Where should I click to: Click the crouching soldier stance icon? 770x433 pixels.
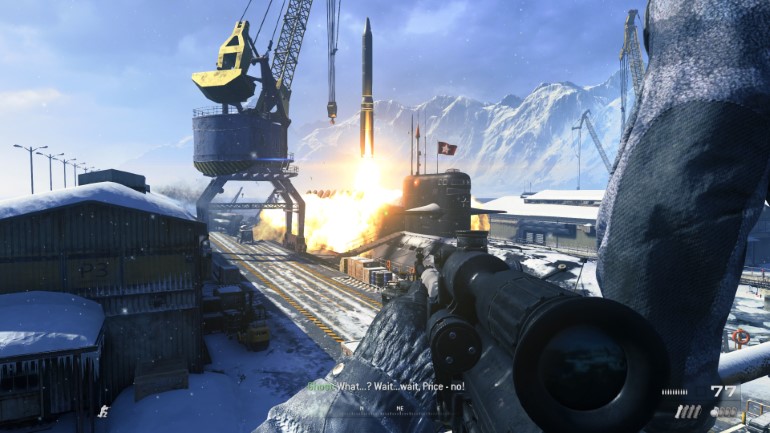103,410
